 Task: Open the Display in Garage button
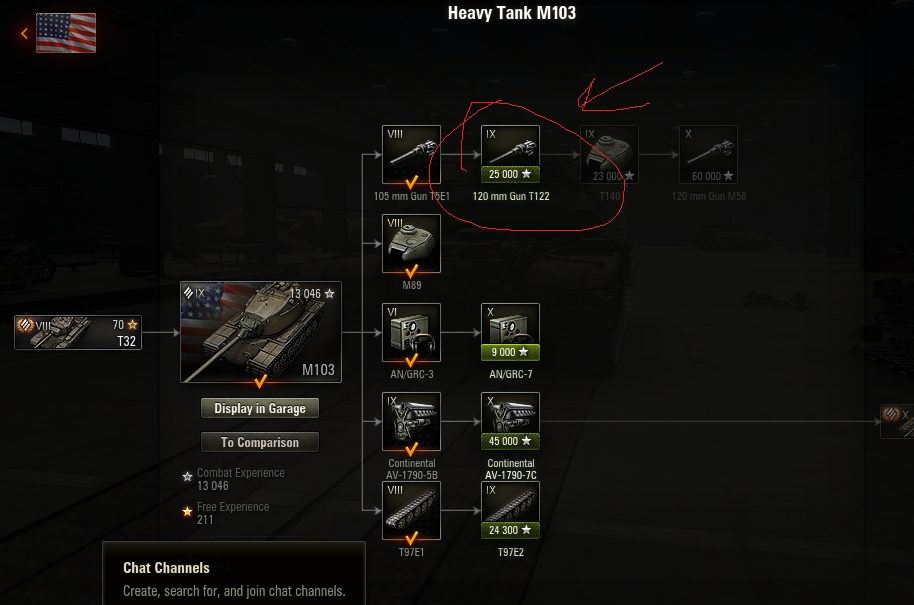260,408
